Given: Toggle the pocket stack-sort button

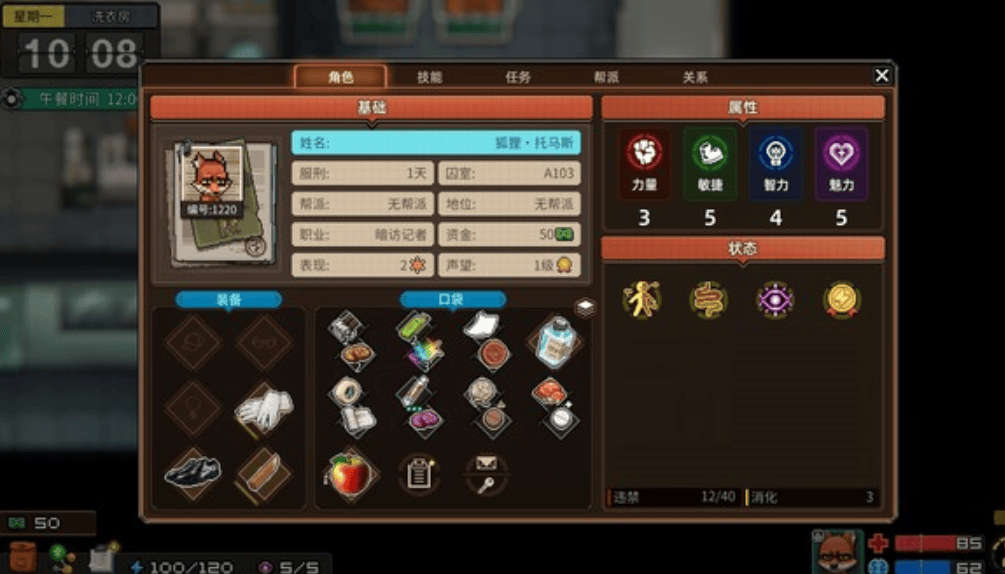Looking at the screenshot, I should [x=585, y=308].
